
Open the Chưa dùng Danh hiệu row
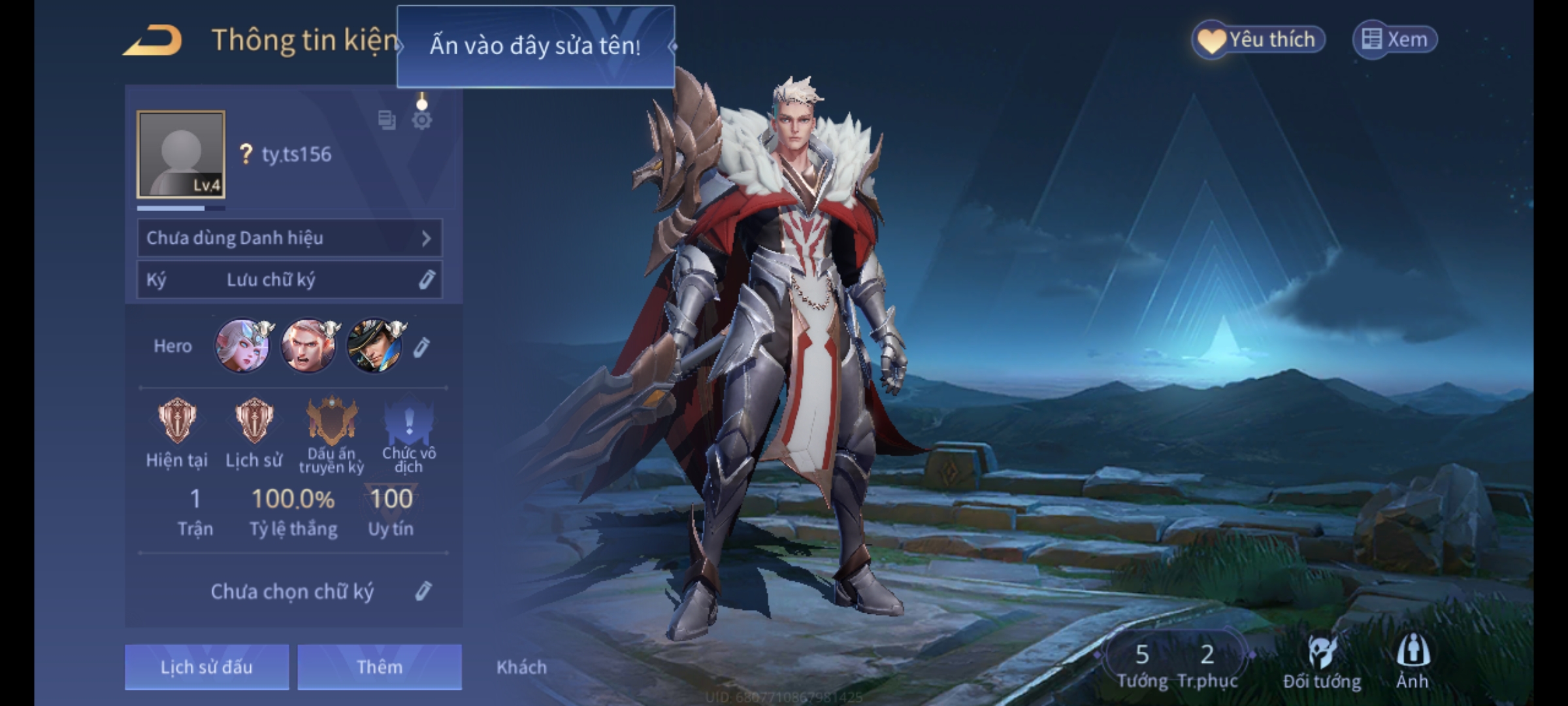(289, 238)
